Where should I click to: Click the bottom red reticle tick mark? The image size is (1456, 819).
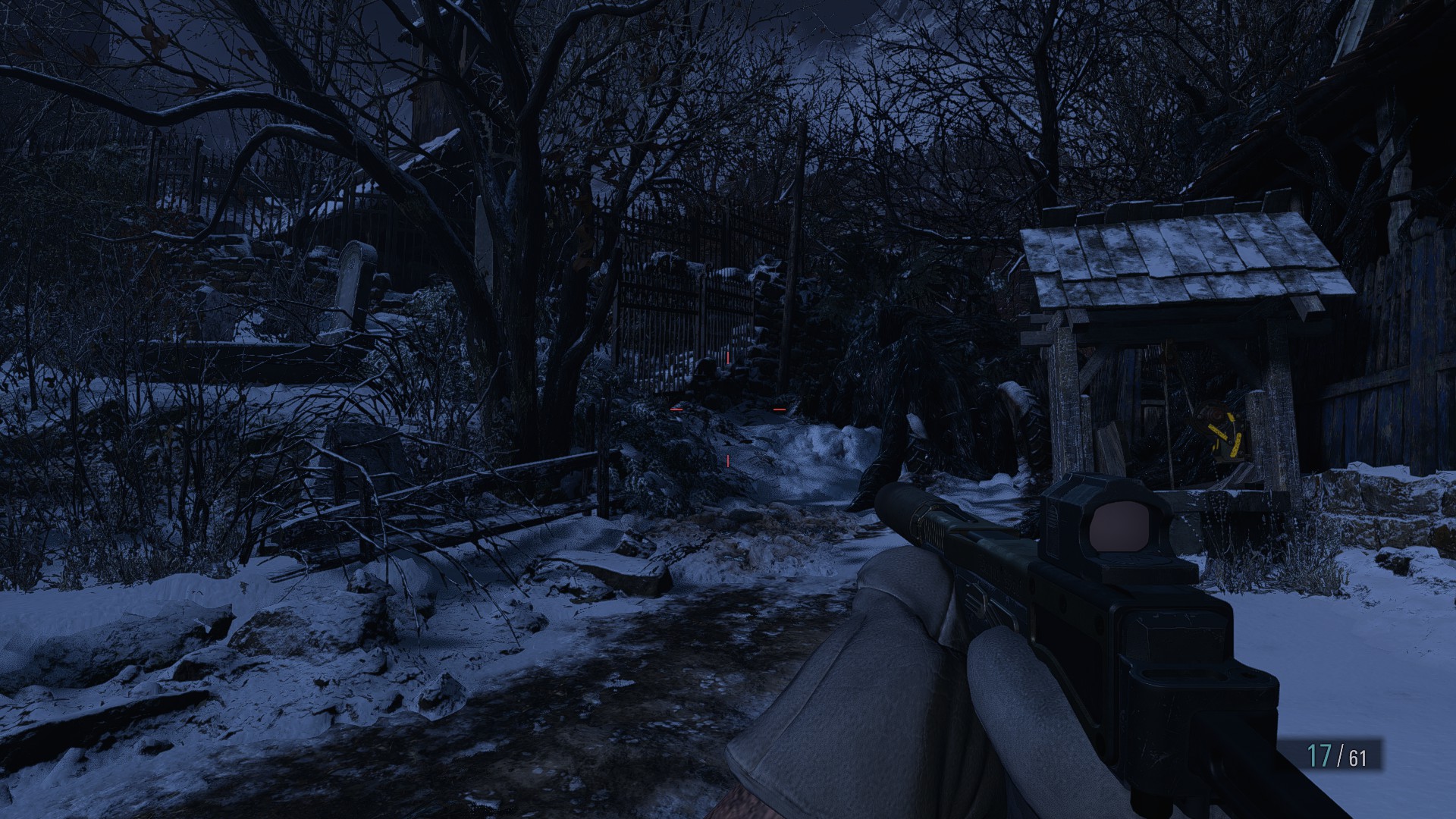pyautogui.click(x=727, y=460)
